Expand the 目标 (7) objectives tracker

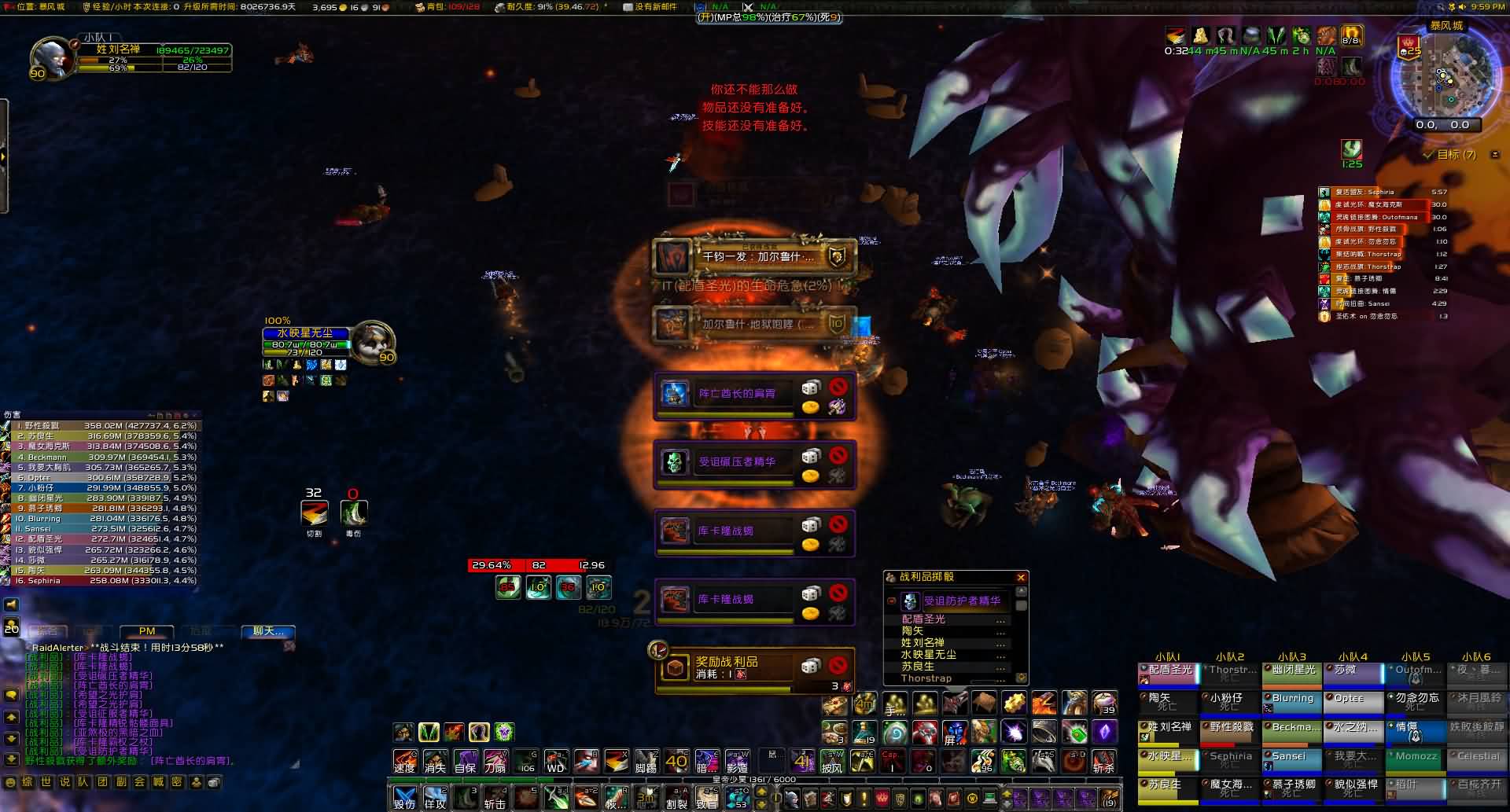click(1456, 155)
